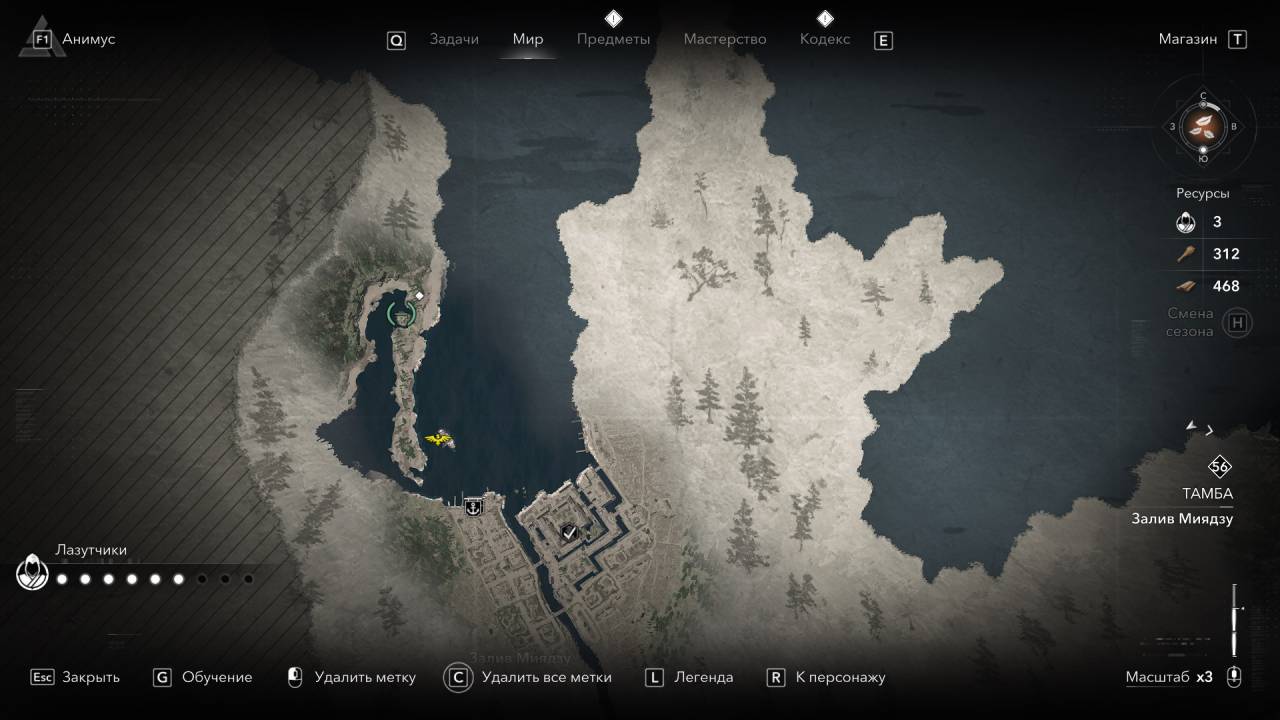Select the yellow winged player marker
Image resolution: width=1280 pixels, height=720 pixels.
pos(439,438)
